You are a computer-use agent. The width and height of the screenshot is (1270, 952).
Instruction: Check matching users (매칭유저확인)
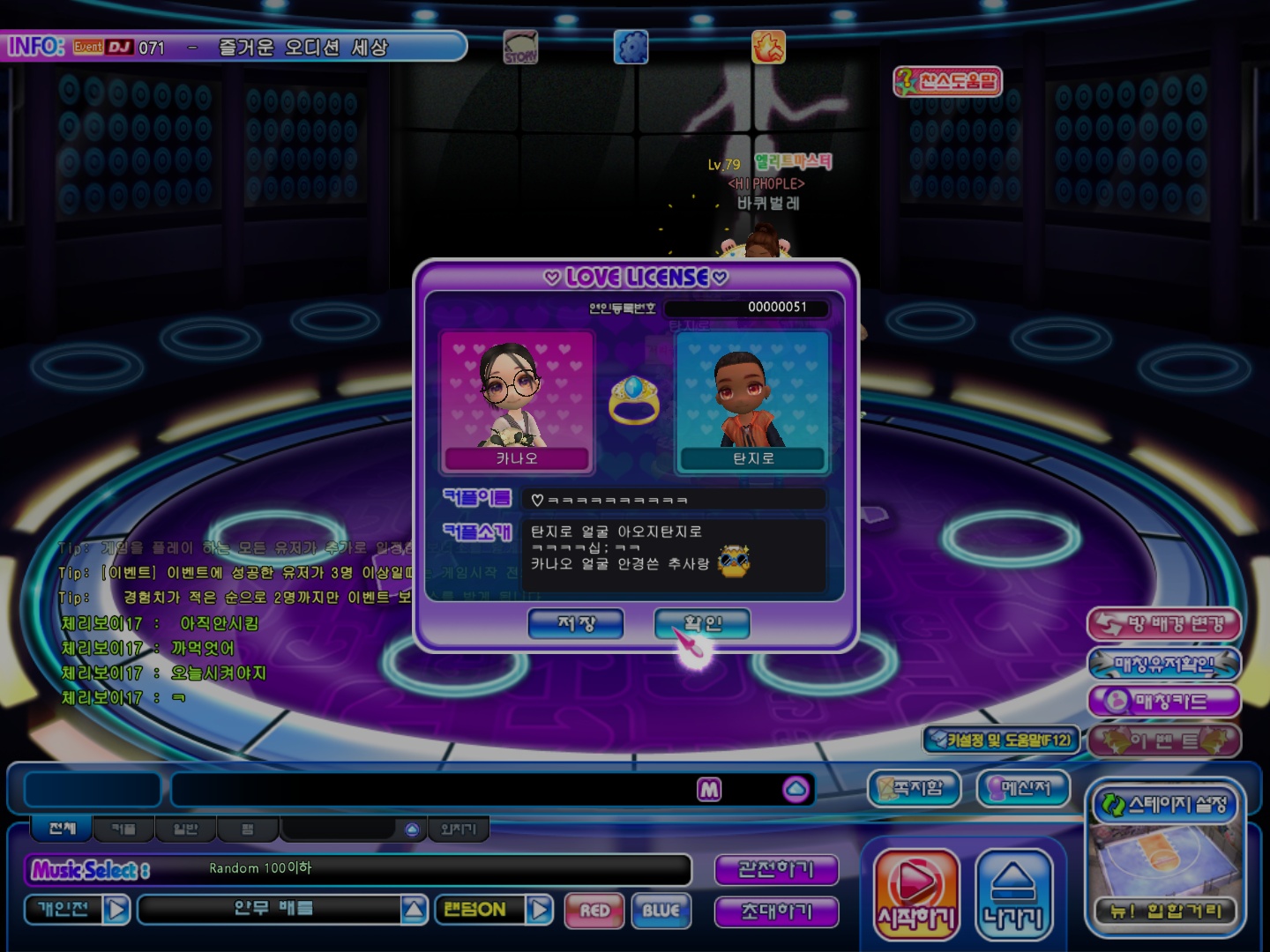coord(1164,664)
